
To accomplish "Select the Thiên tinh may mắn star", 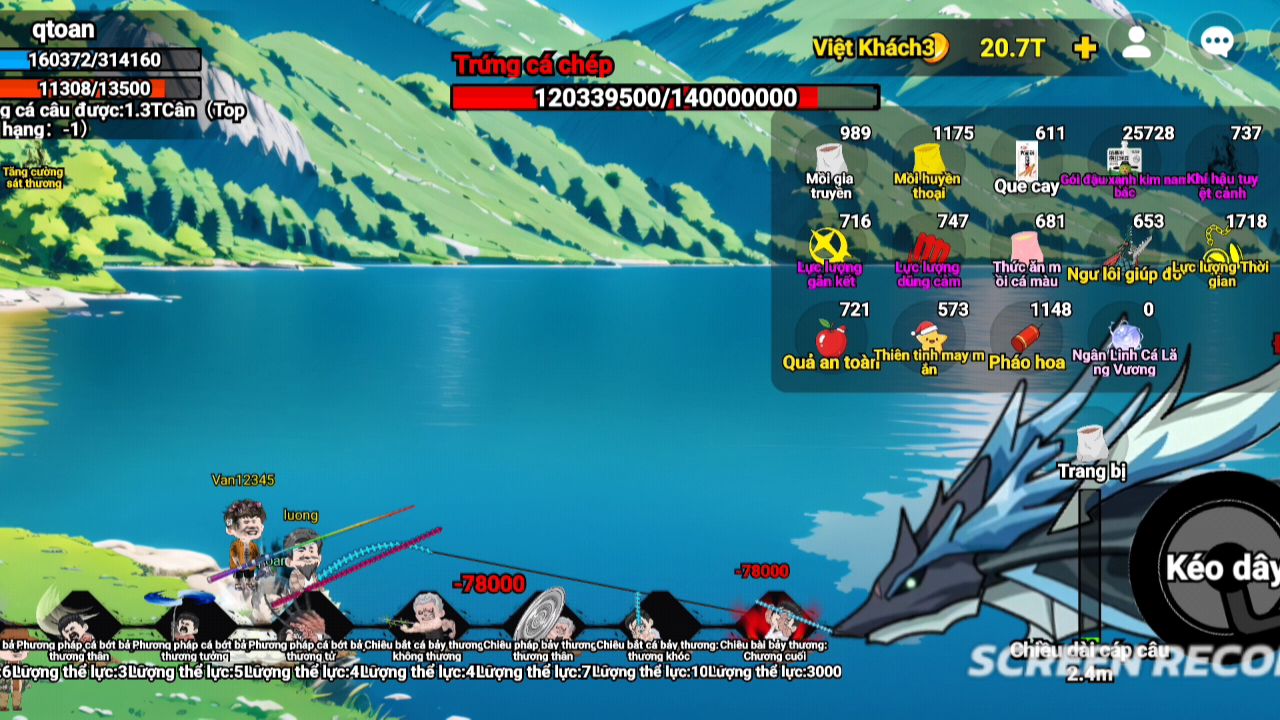I will tap(928, 338).
